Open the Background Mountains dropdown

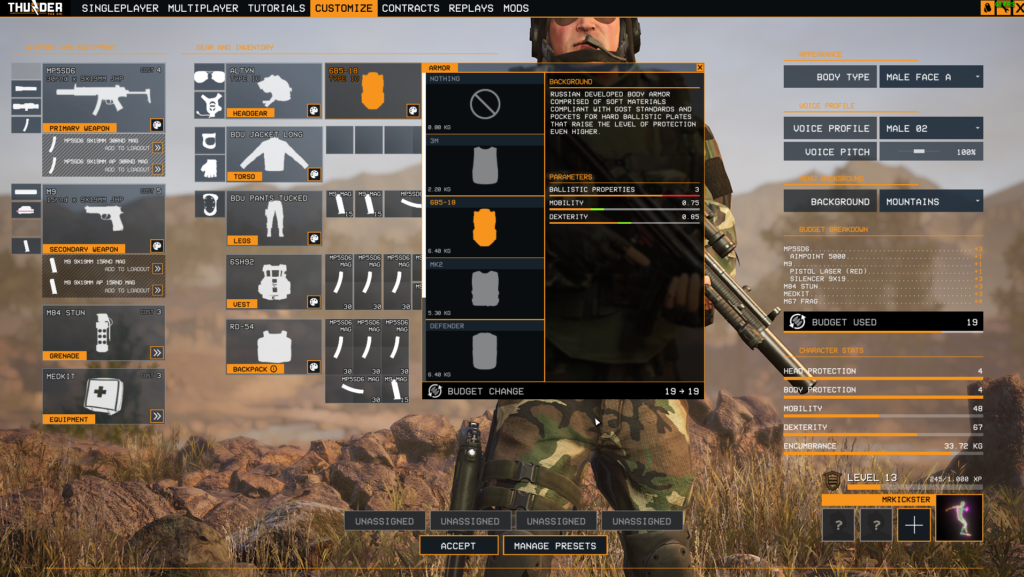pyautogui.click(x=930, y=201)
